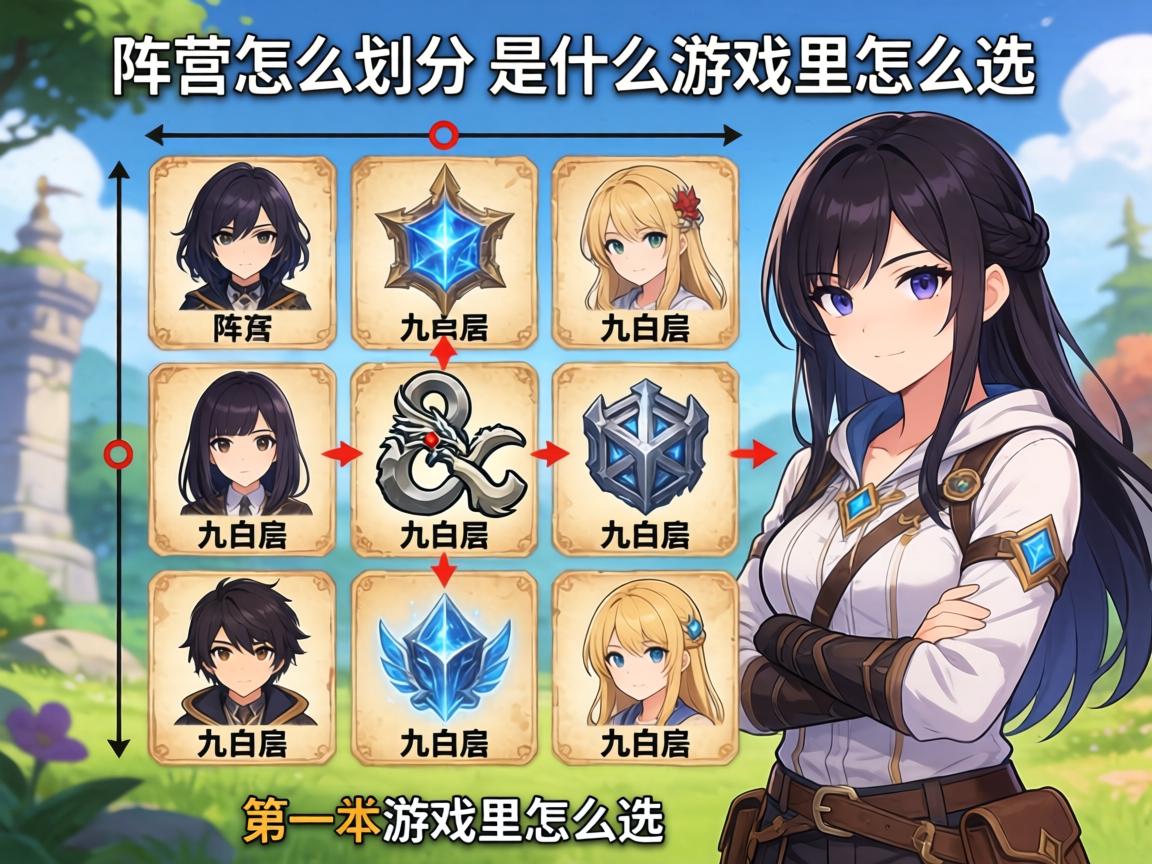Select the short-haired boy portrait tile
The height and width of the screenshot is (864, 1152).
[x=242, y=665]
